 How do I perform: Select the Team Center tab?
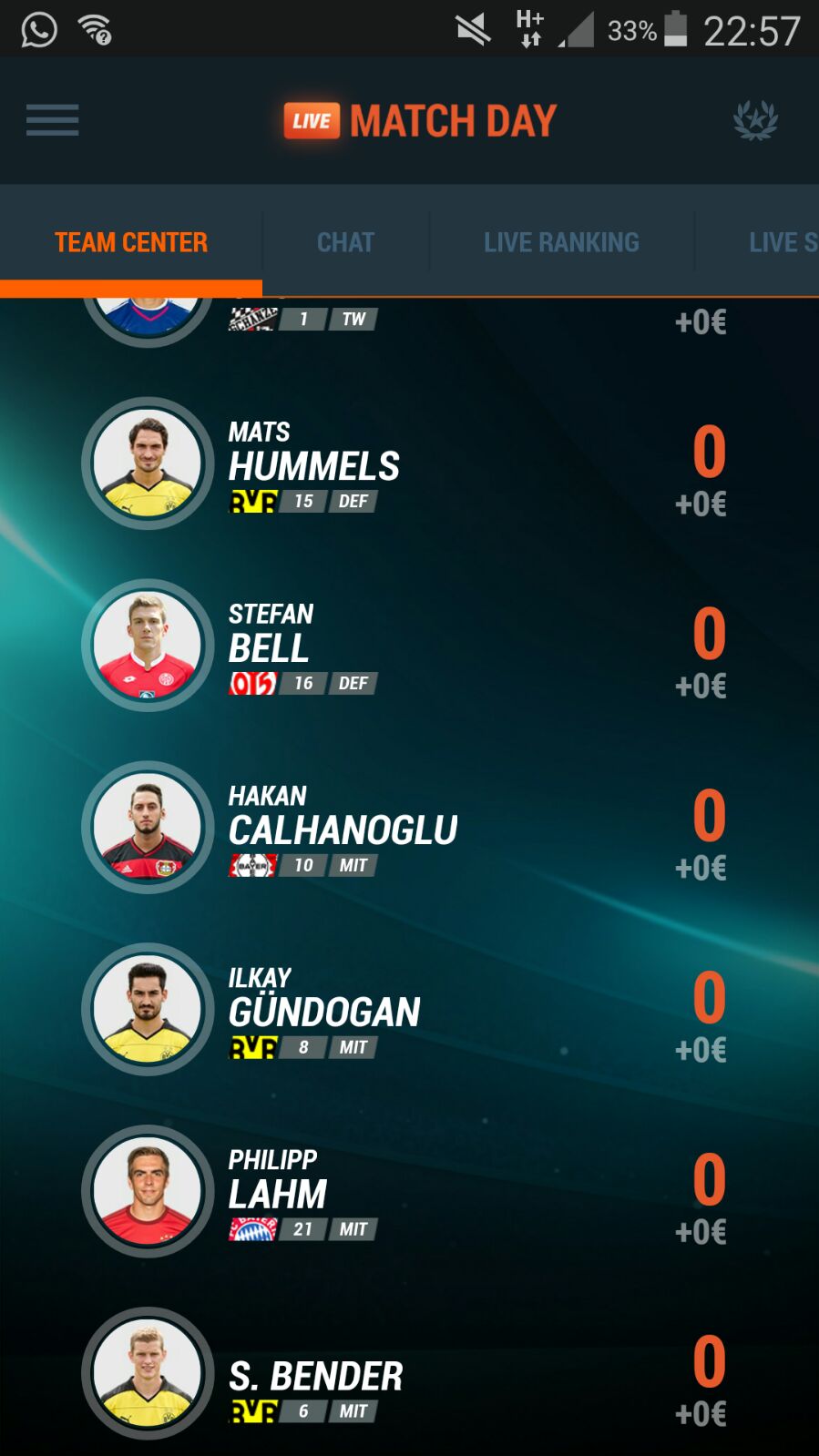pos(131,242)
